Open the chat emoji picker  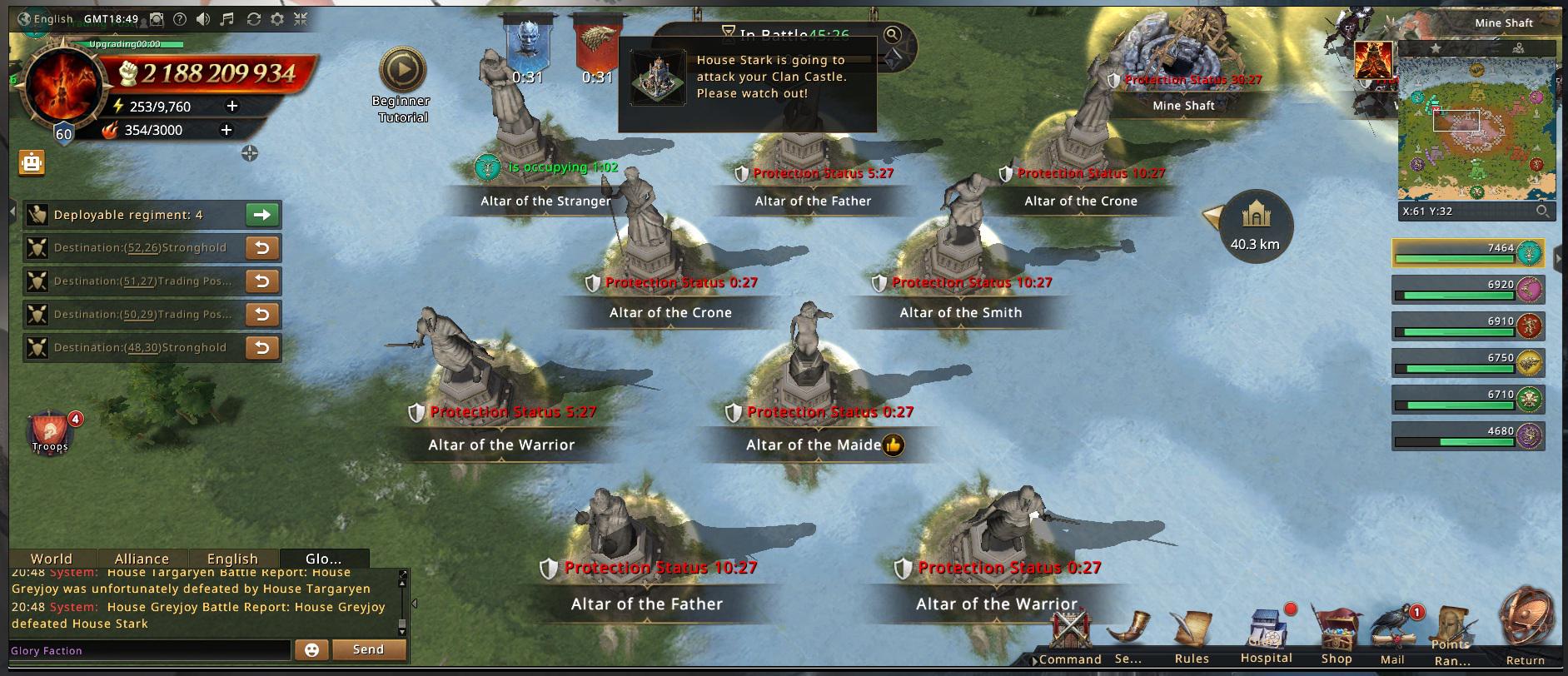pos(311,649)
